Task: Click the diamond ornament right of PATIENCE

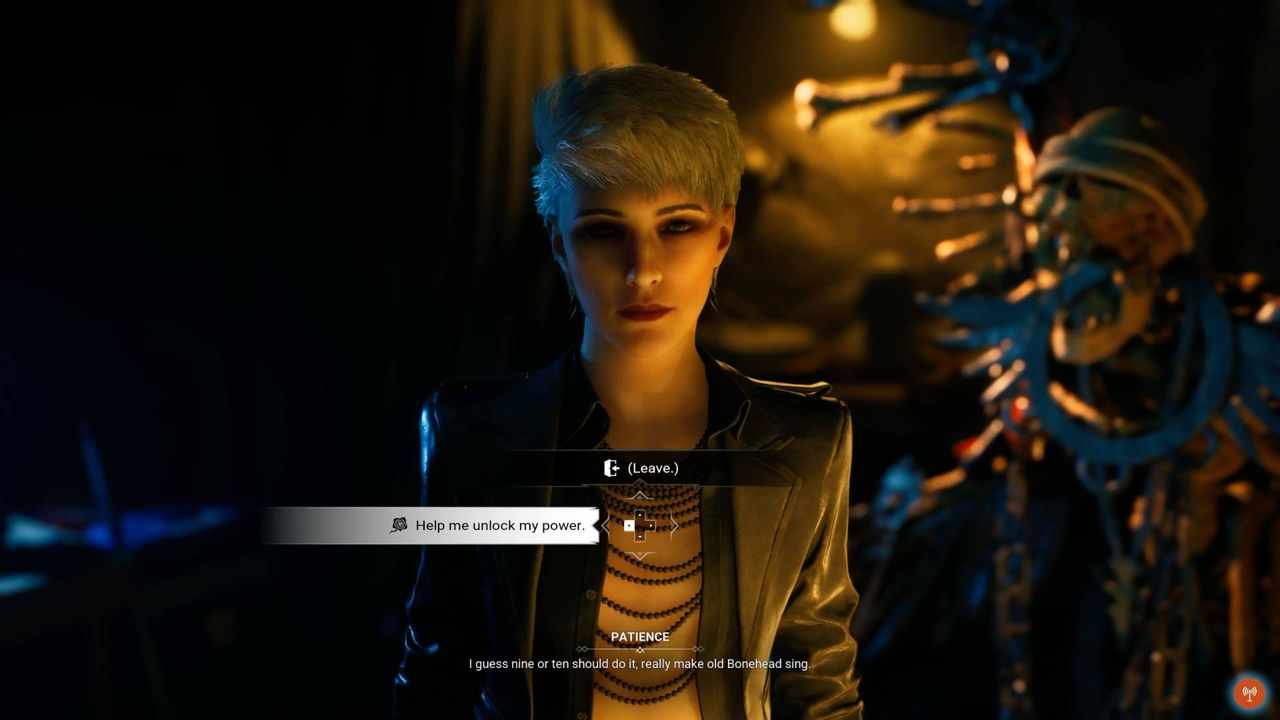Action: pos(698,649)
